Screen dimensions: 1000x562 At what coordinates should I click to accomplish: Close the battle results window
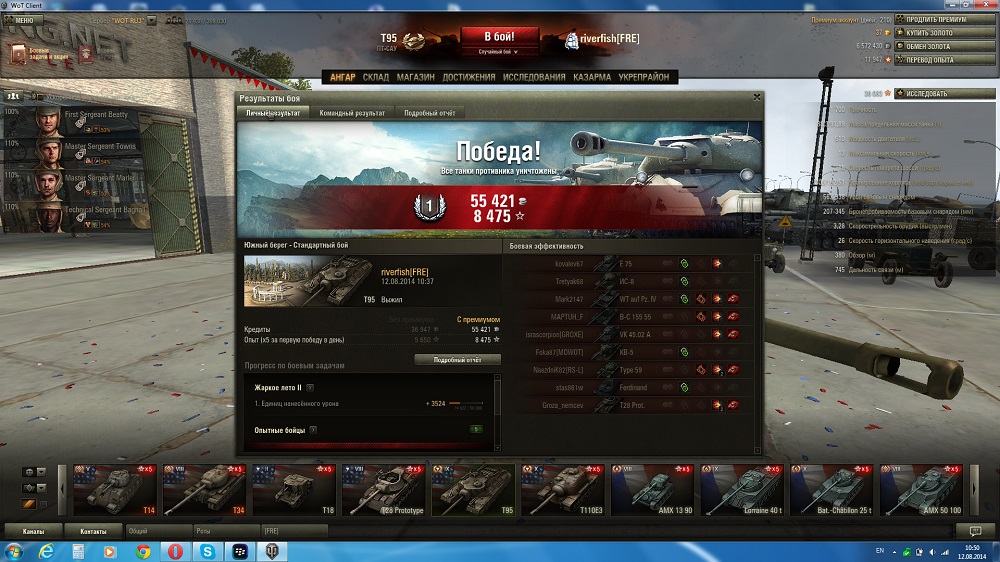pos(756,98)
